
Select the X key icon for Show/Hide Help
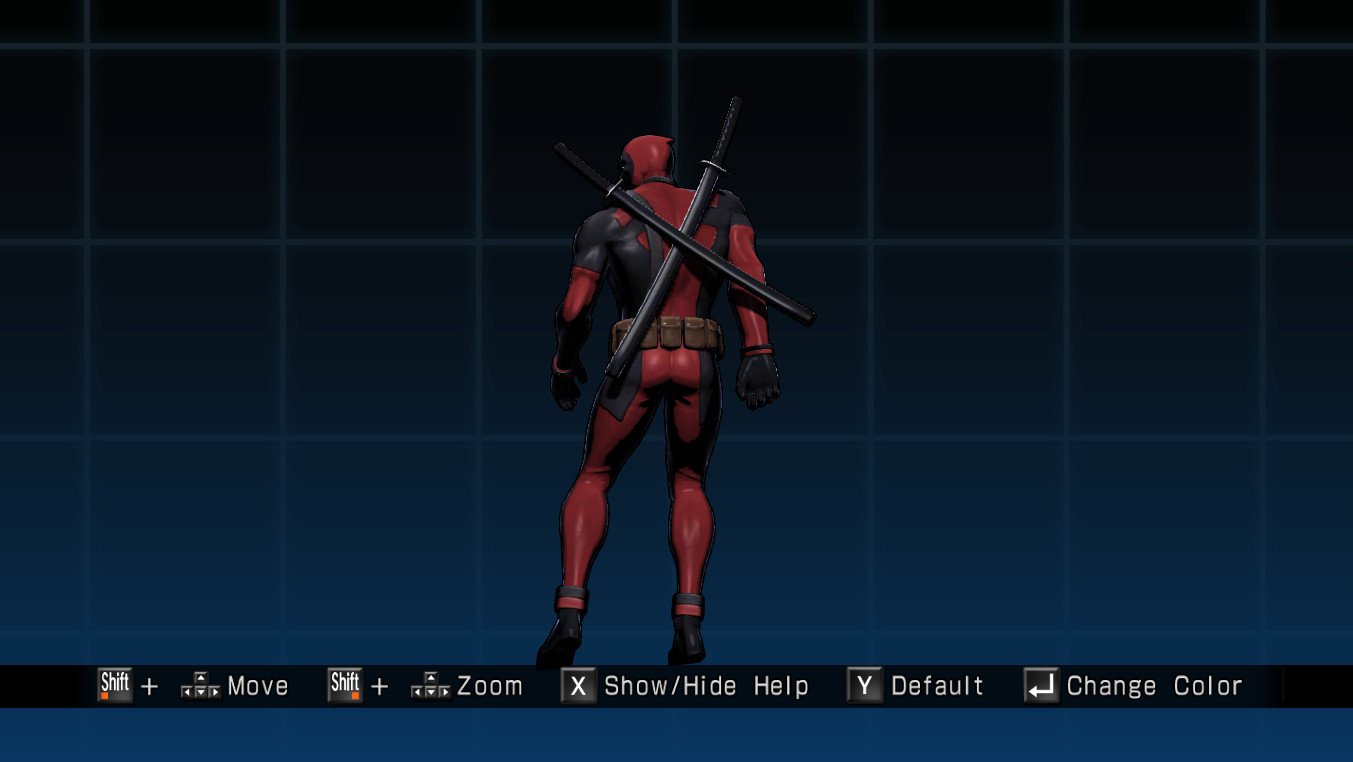click(577, 685)
